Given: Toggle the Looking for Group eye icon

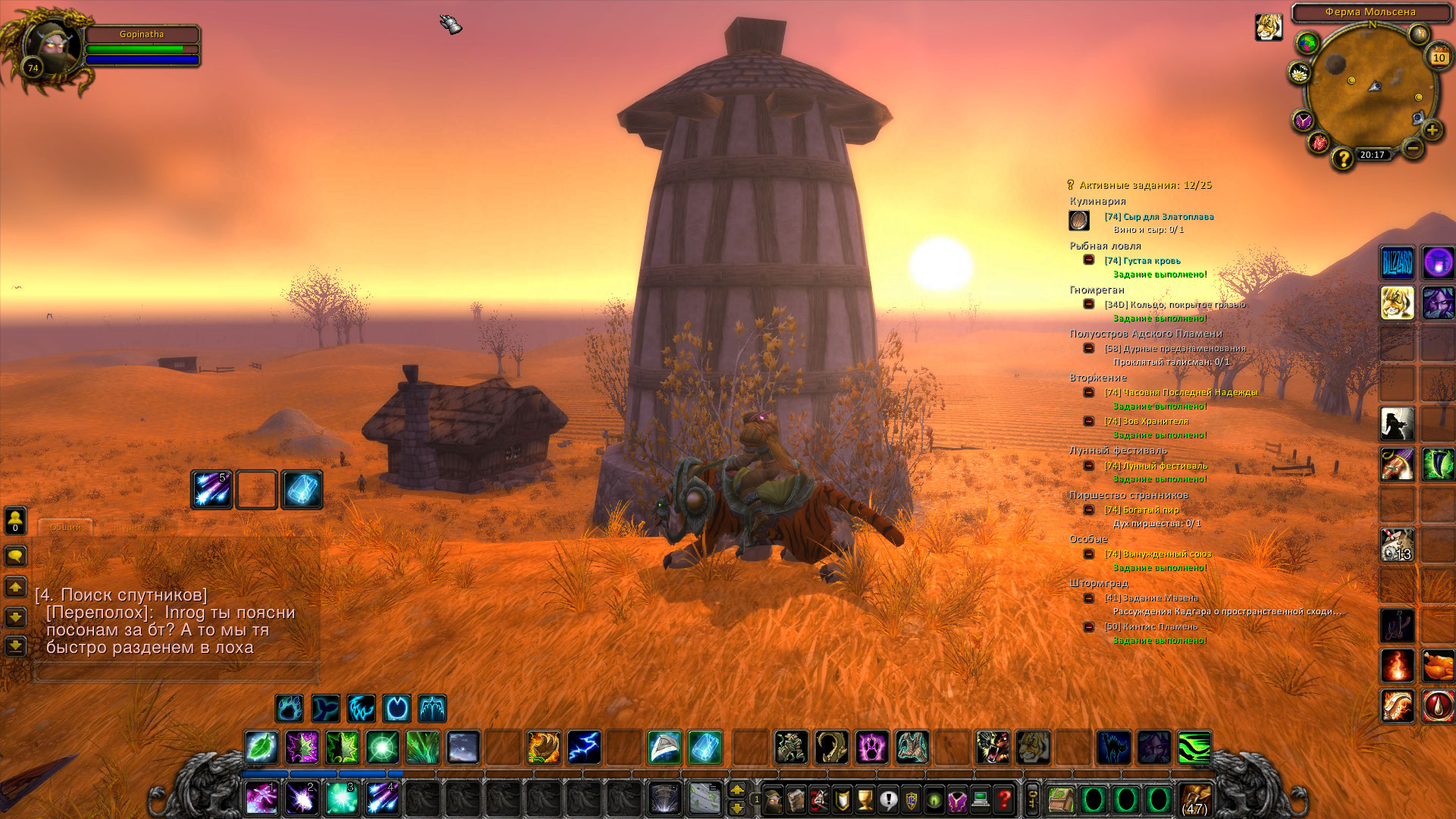Looking at the screenshot, I should pyautogui.click(x=933, y=800).
